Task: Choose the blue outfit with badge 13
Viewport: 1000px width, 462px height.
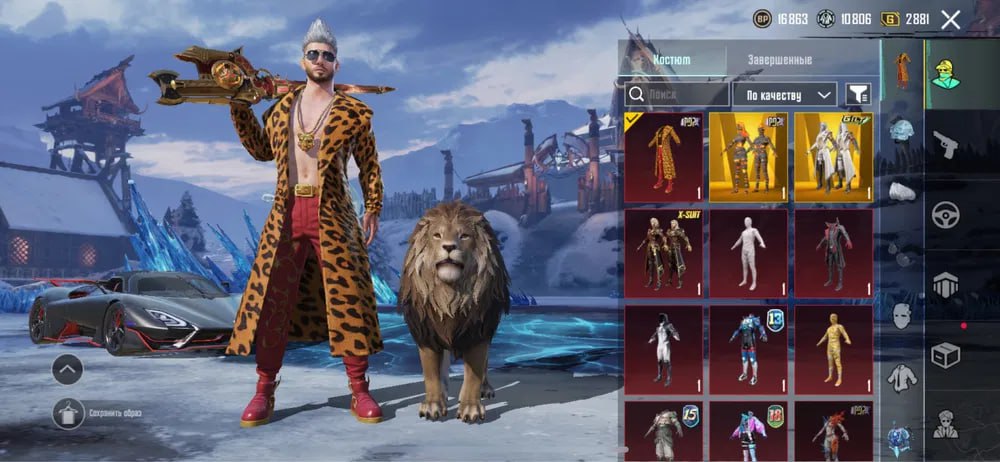Action: [748, 347]
